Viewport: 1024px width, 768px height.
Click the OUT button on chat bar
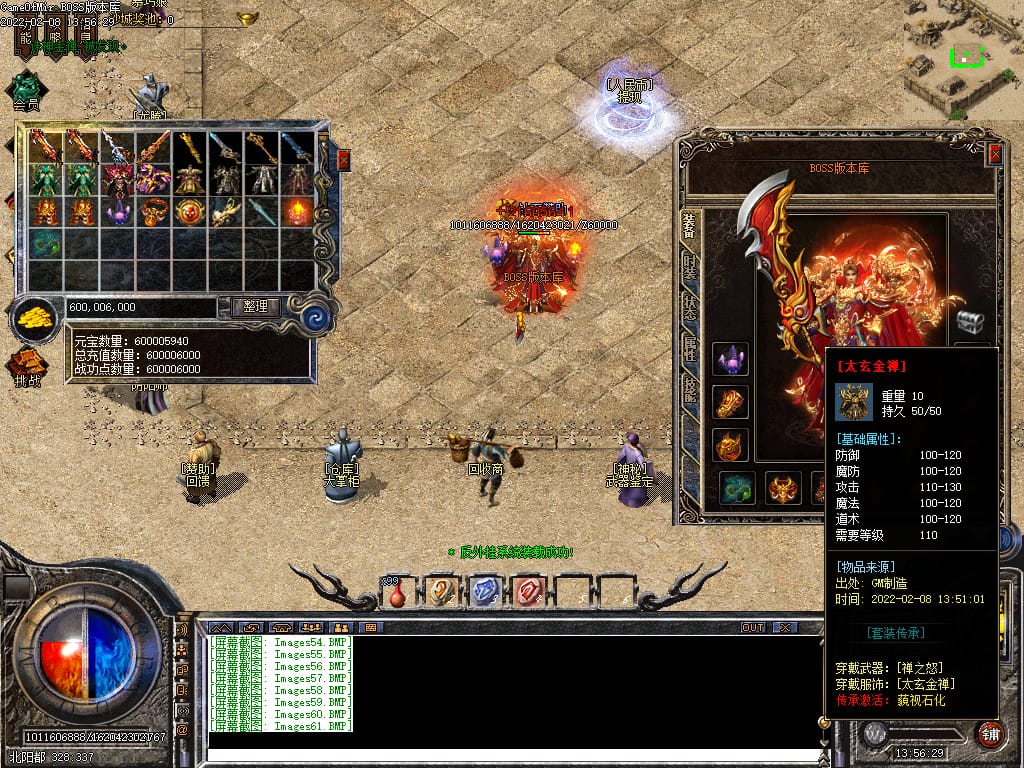[752, 627]
